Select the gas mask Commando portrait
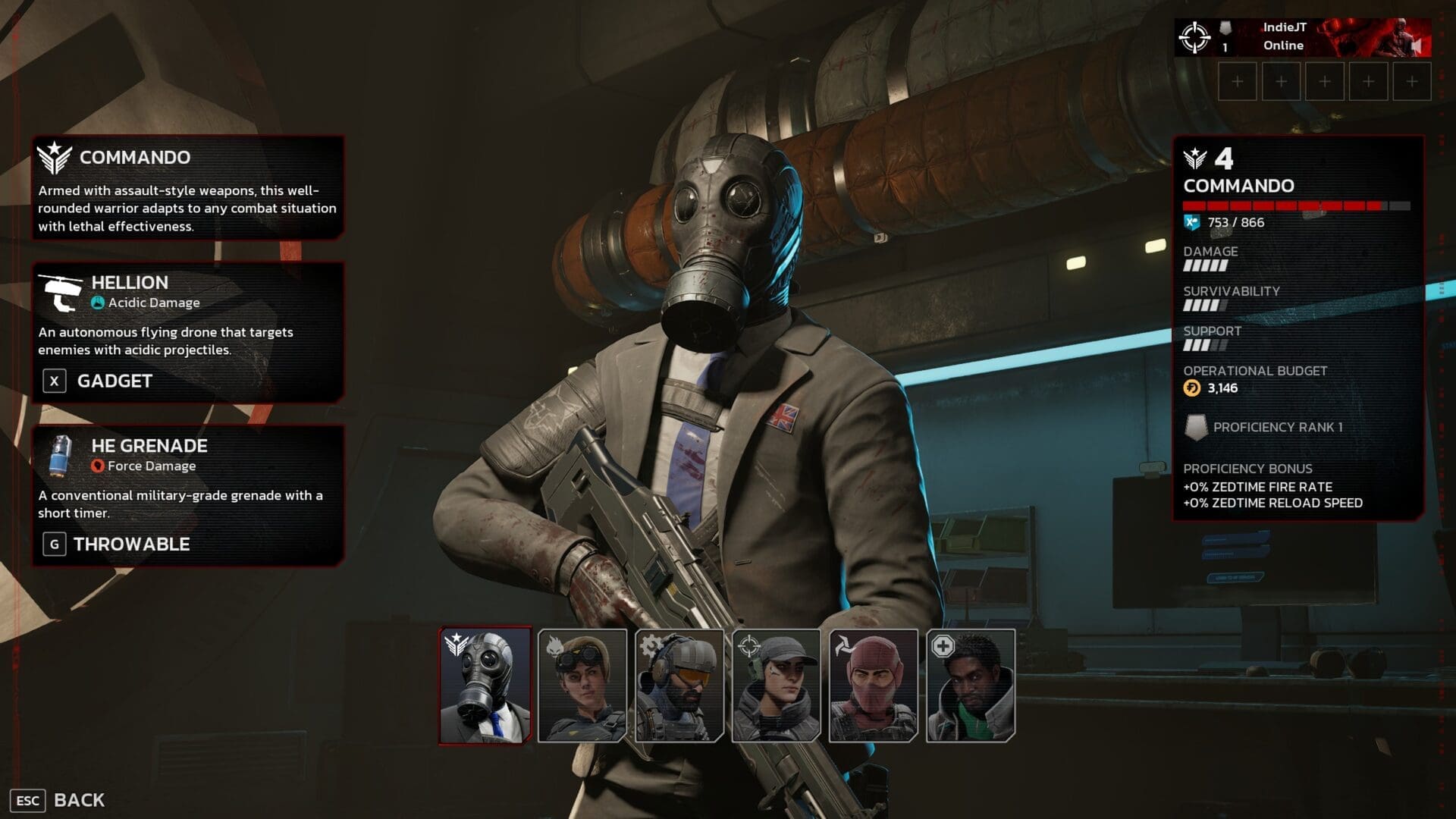This screenshot has height=819, width=1456. click(485, 686)
